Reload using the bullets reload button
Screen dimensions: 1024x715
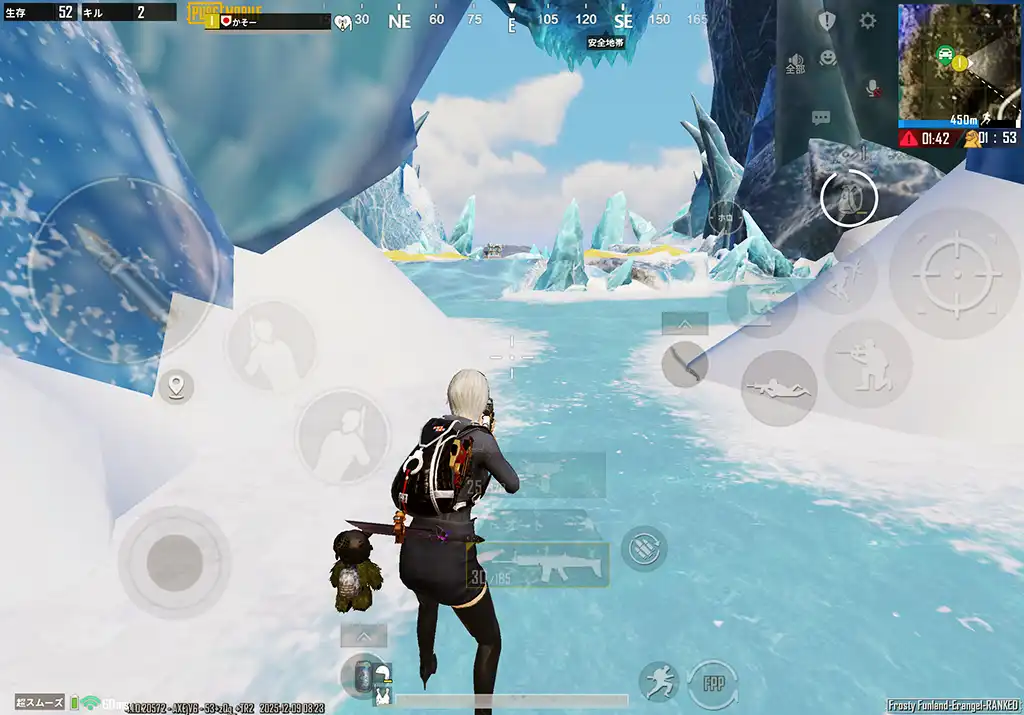pos(644,548)
